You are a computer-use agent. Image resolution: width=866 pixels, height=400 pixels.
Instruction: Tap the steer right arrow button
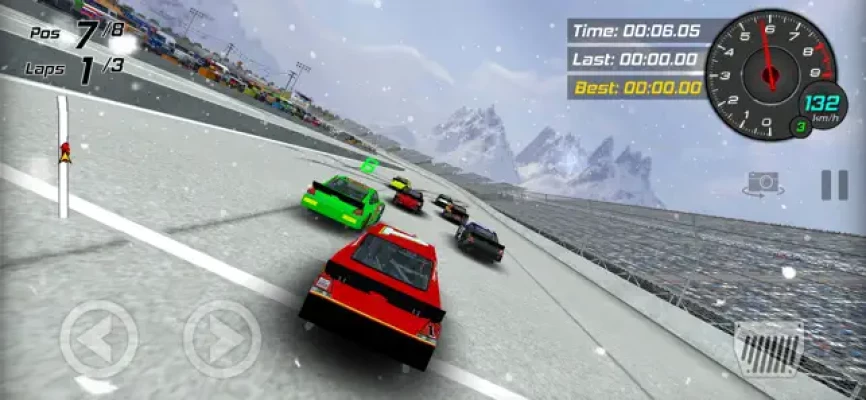221,340
